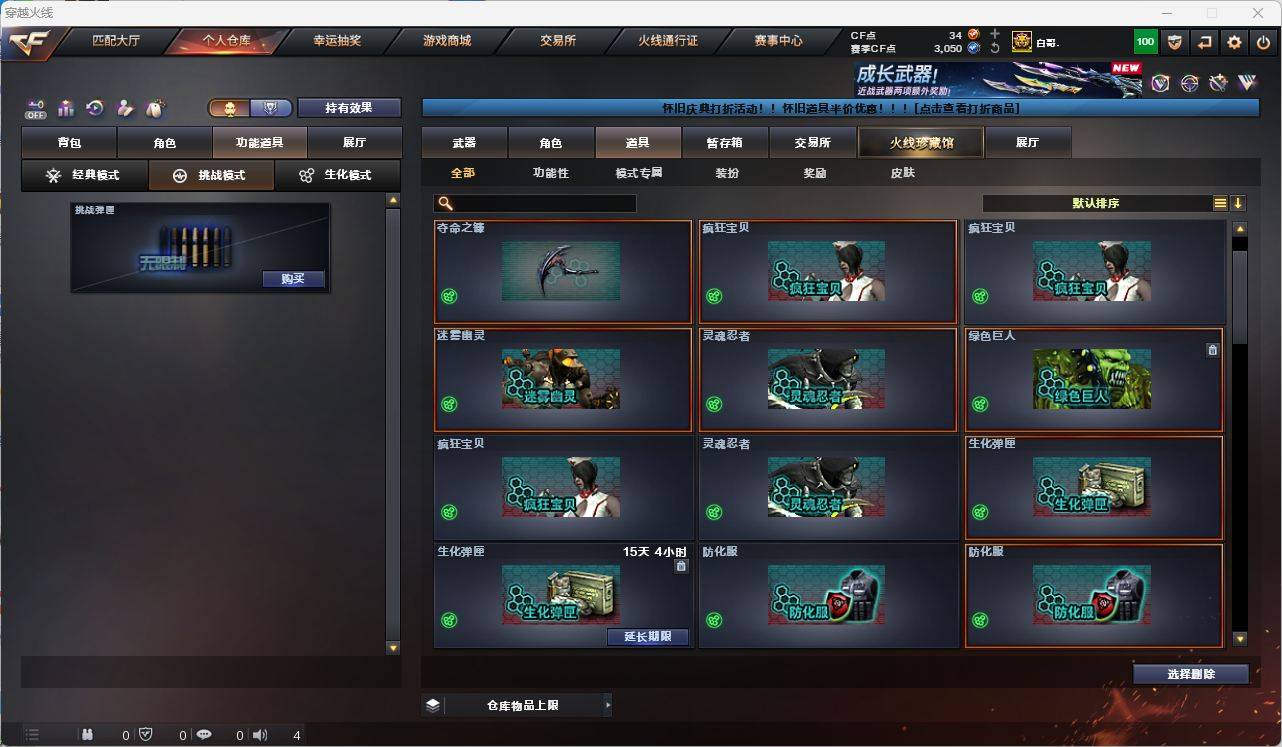Viewport: 1282px width, 747px height.
Task: Click the trash icon on the 绿色巨人 item
Action: click(1212, 349)
